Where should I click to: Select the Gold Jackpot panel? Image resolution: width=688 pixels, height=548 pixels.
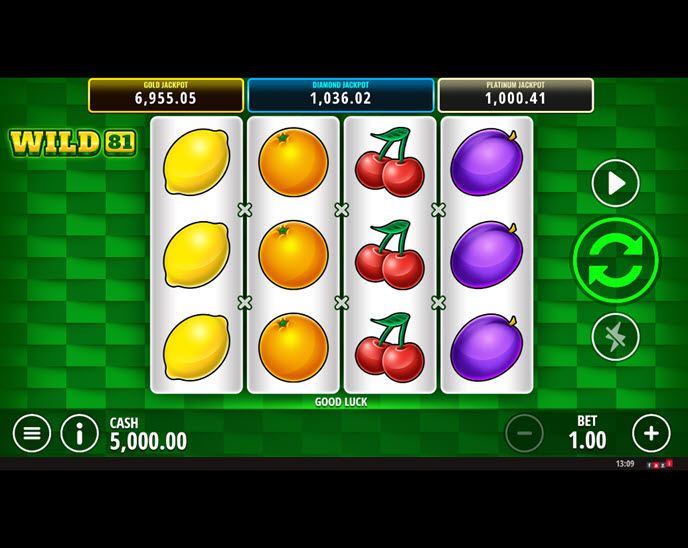[166, 95]
